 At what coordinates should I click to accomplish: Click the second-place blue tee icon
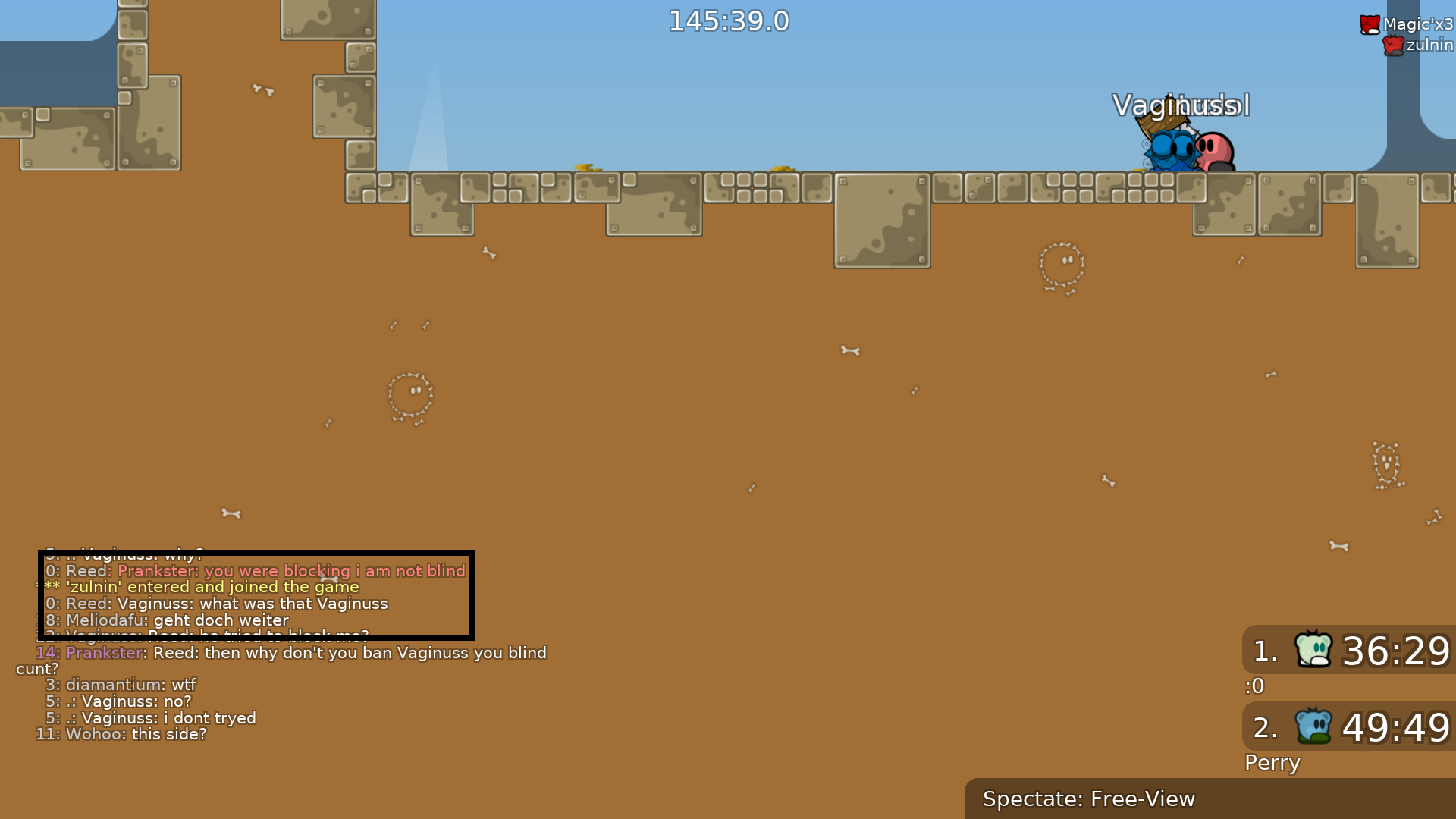click(1313, 726)
